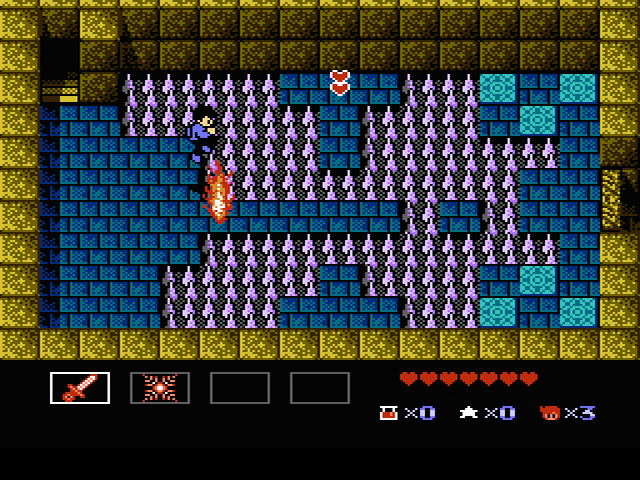The image size is (640, 480).
Task: Select the red sword weapon slot
Action: (80, 388)
